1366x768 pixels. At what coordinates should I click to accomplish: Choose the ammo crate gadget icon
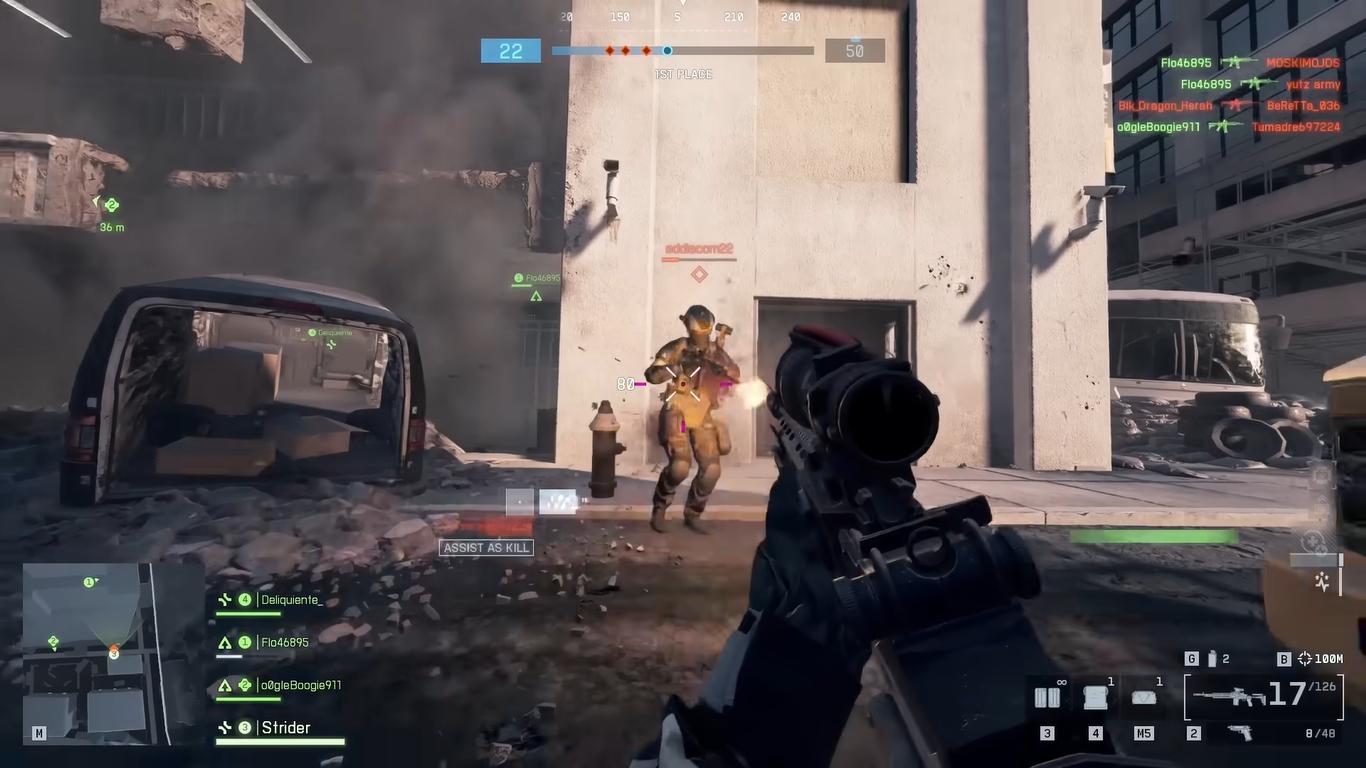tap(1096, 698)
